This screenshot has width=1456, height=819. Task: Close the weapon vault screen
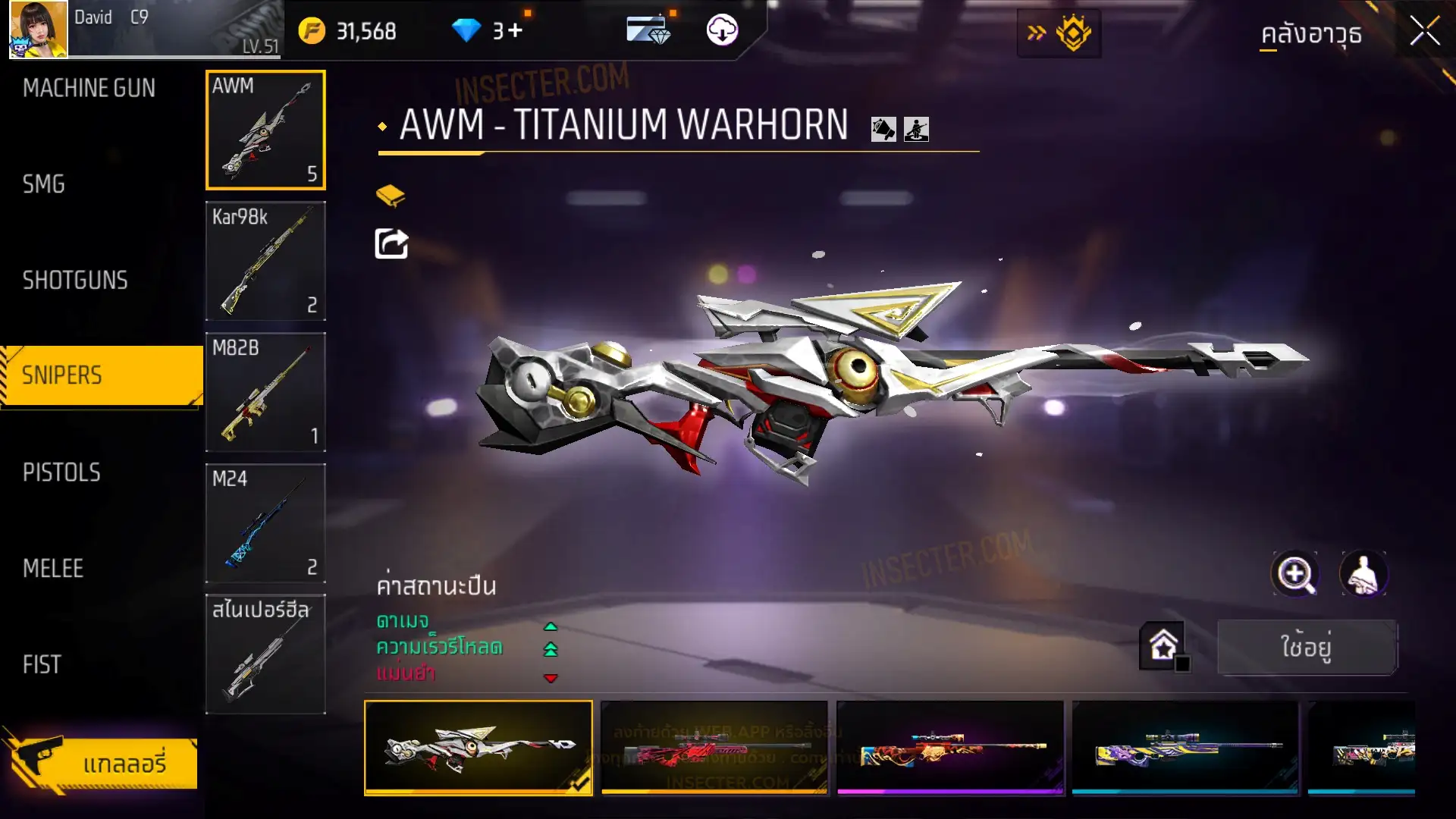(1424, 32)
